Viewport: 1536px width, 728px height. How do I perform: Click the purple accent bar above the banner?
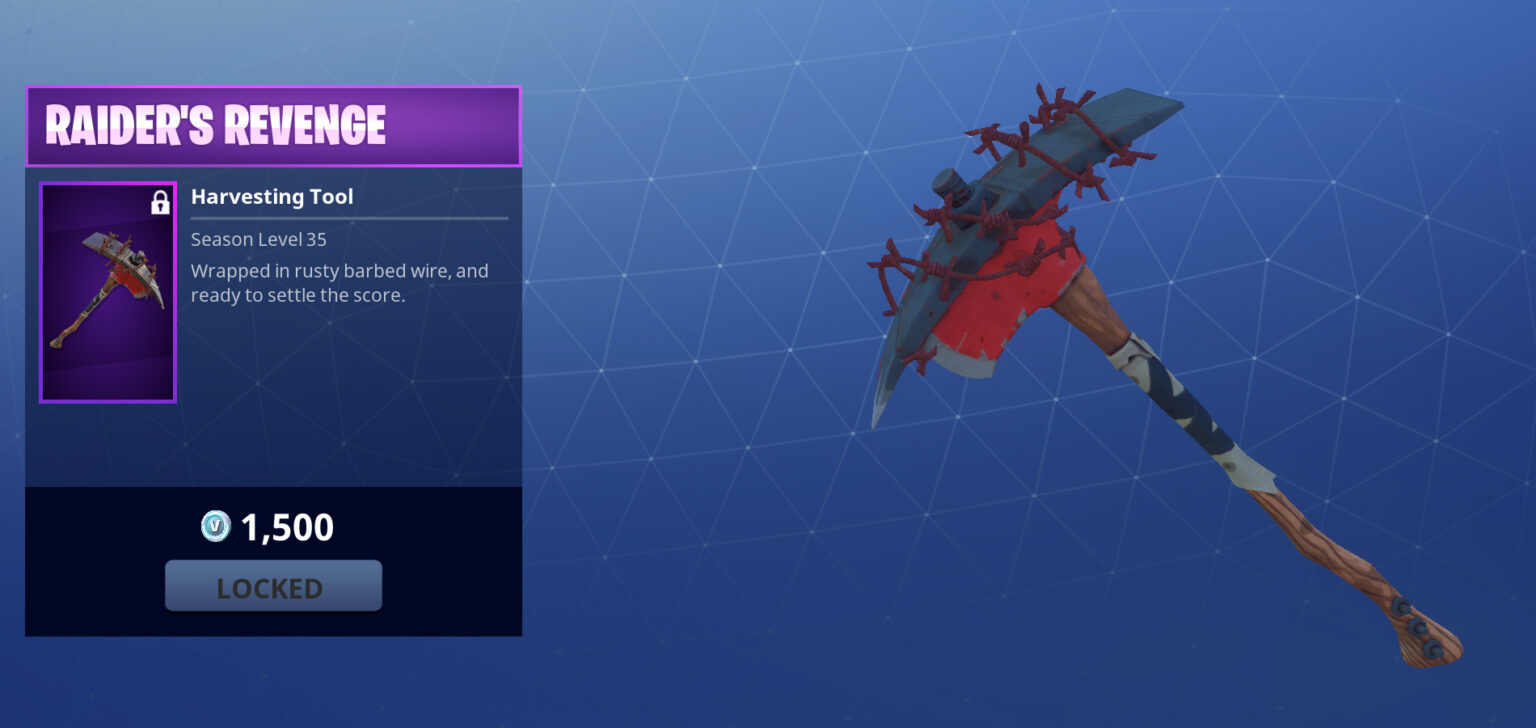coord(273,92)
